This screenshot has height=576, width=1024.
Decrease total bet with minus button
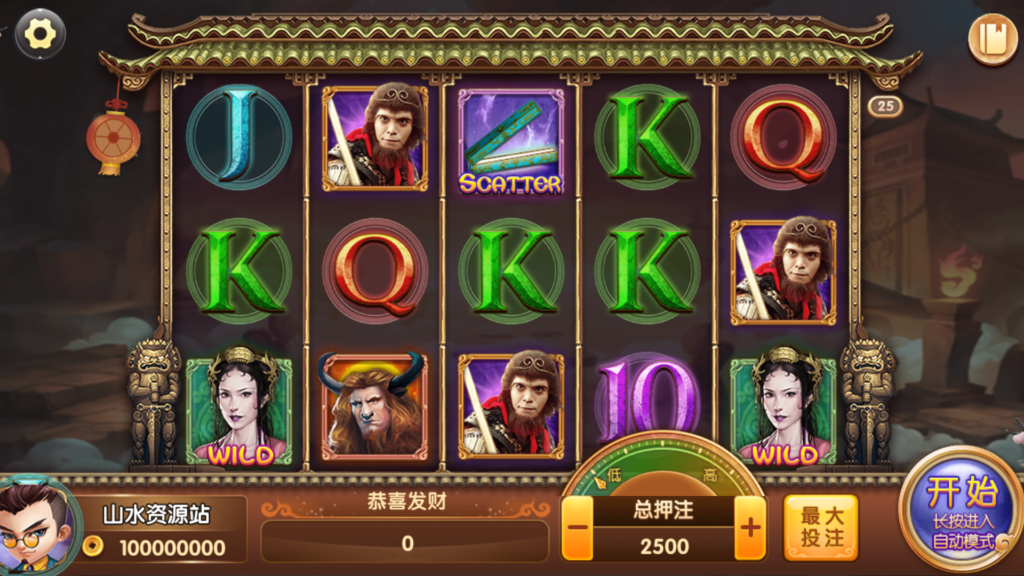(x=577, y=528)
